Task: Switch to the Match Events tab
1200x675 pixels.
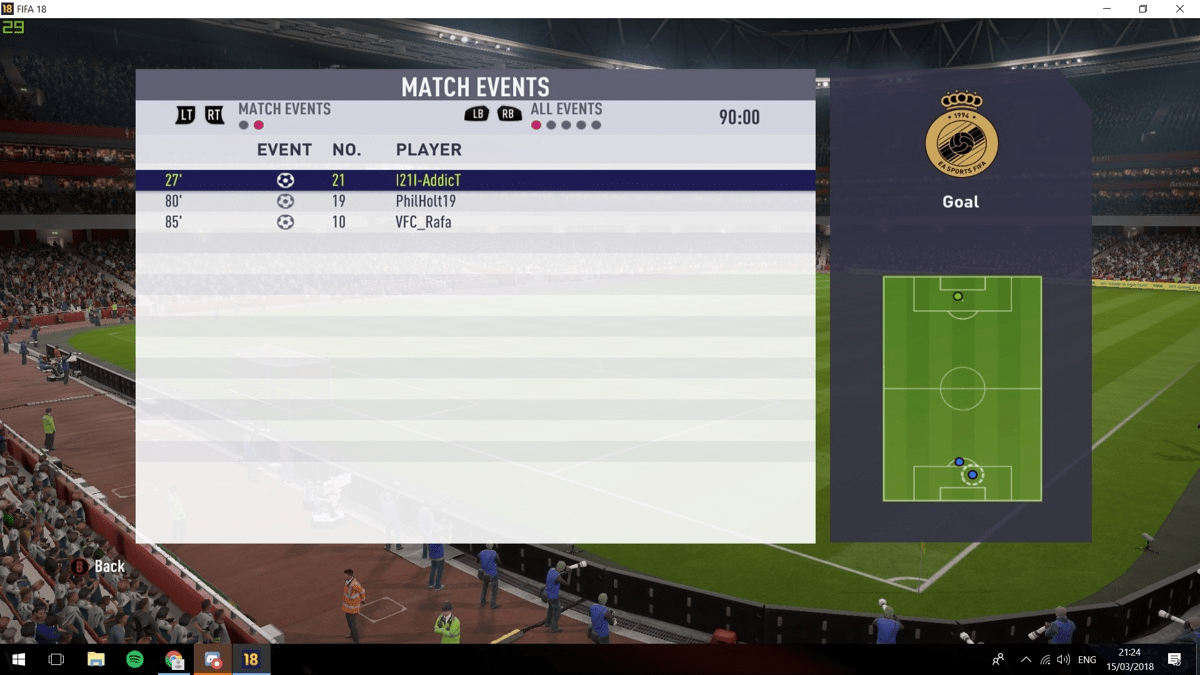Action: click(x=284, y=109)
